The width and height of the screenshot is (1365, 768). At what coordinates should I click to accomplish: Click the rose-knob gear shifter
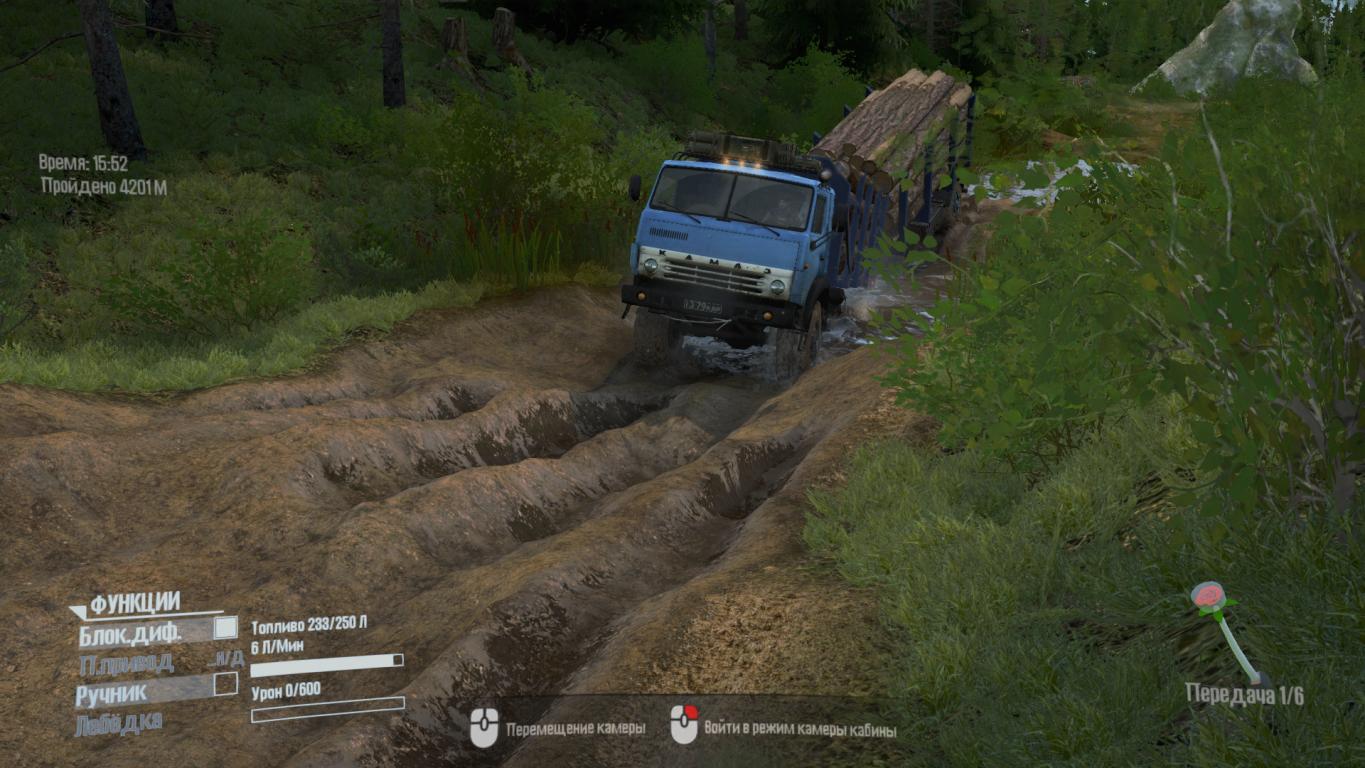1208,598
